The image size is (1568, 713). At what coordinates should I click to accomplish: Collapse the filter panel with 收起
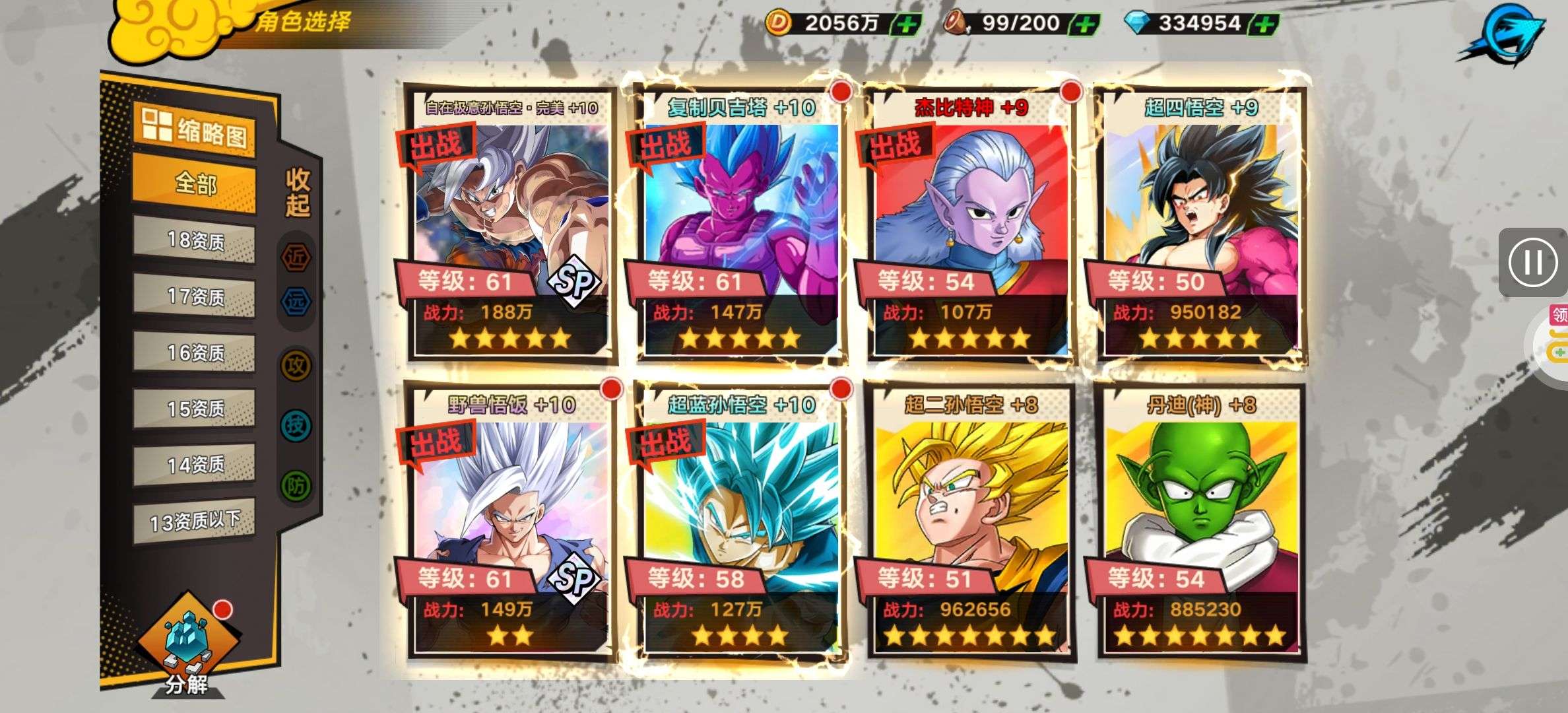point(298,193)
